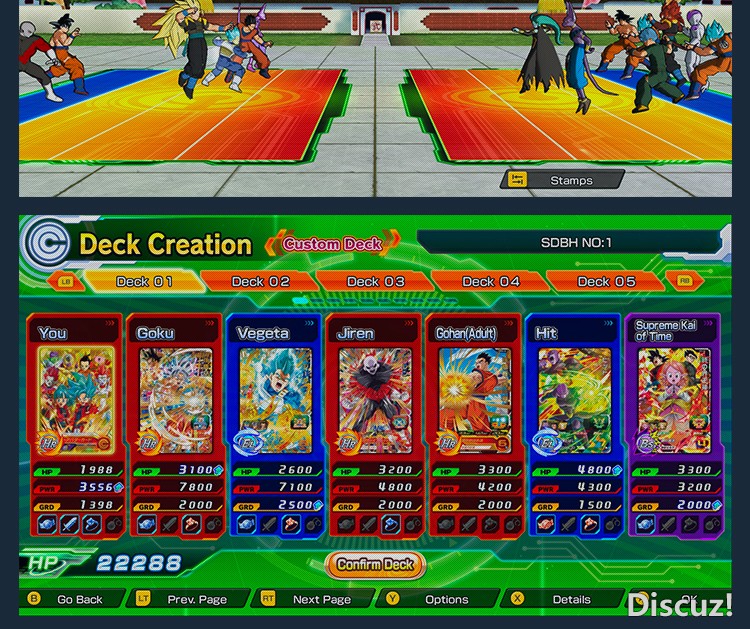Choose the Goku card
This screenshot has height=629, width=750.
point(175,400)
